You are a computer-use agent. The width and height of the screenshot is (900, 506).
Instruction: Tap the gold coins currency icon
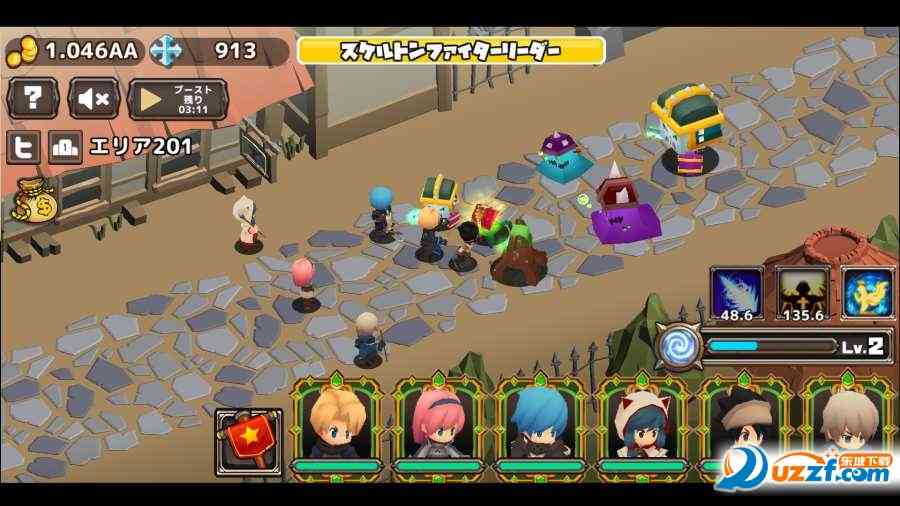pyautogui.click(x=20, y=50)
